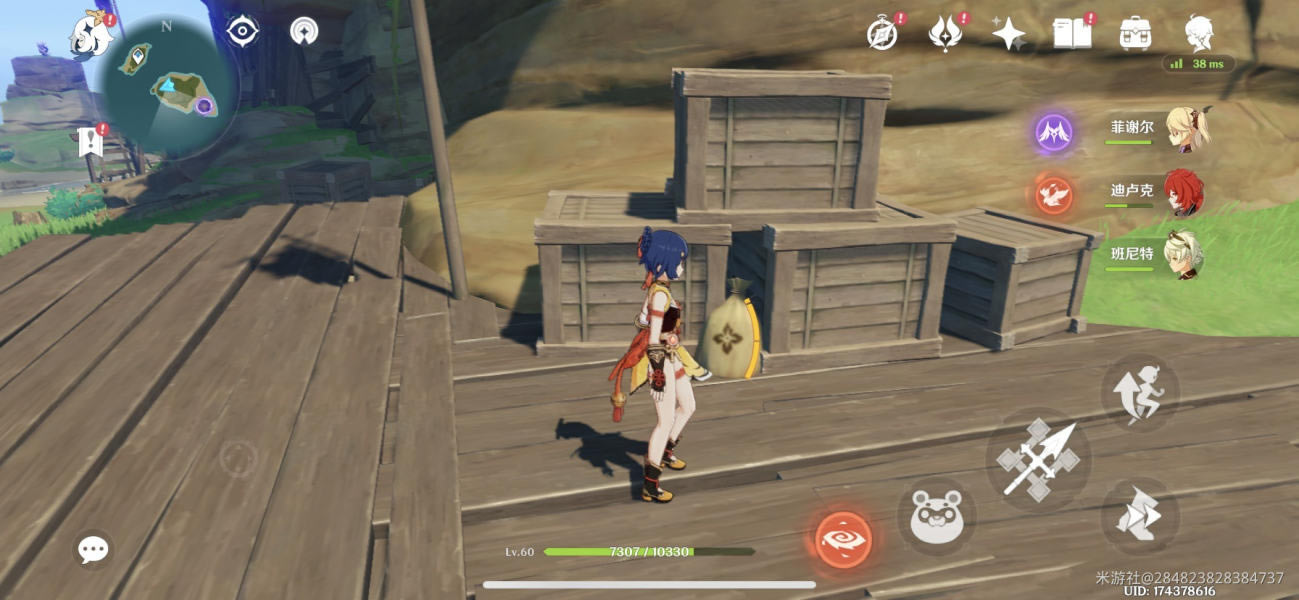
Task: Open the Paimon menu
Action: click(89, 35)
